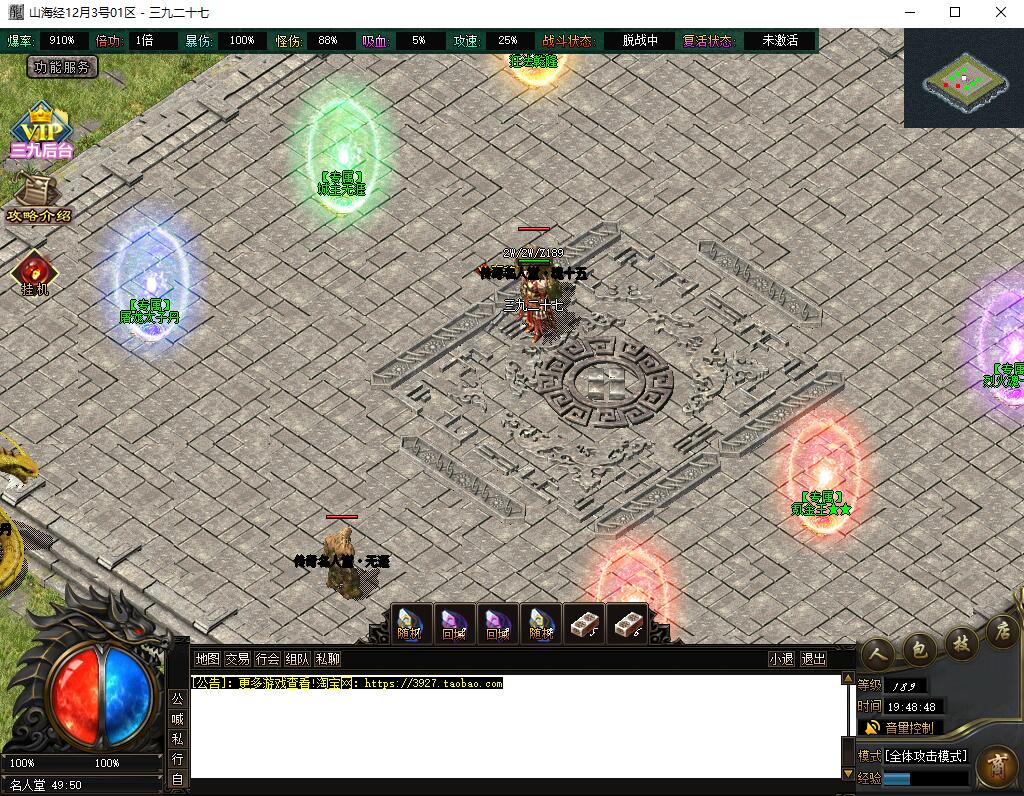Toggle the 挂机 auto-battle icon

click(x=35, y=273)
